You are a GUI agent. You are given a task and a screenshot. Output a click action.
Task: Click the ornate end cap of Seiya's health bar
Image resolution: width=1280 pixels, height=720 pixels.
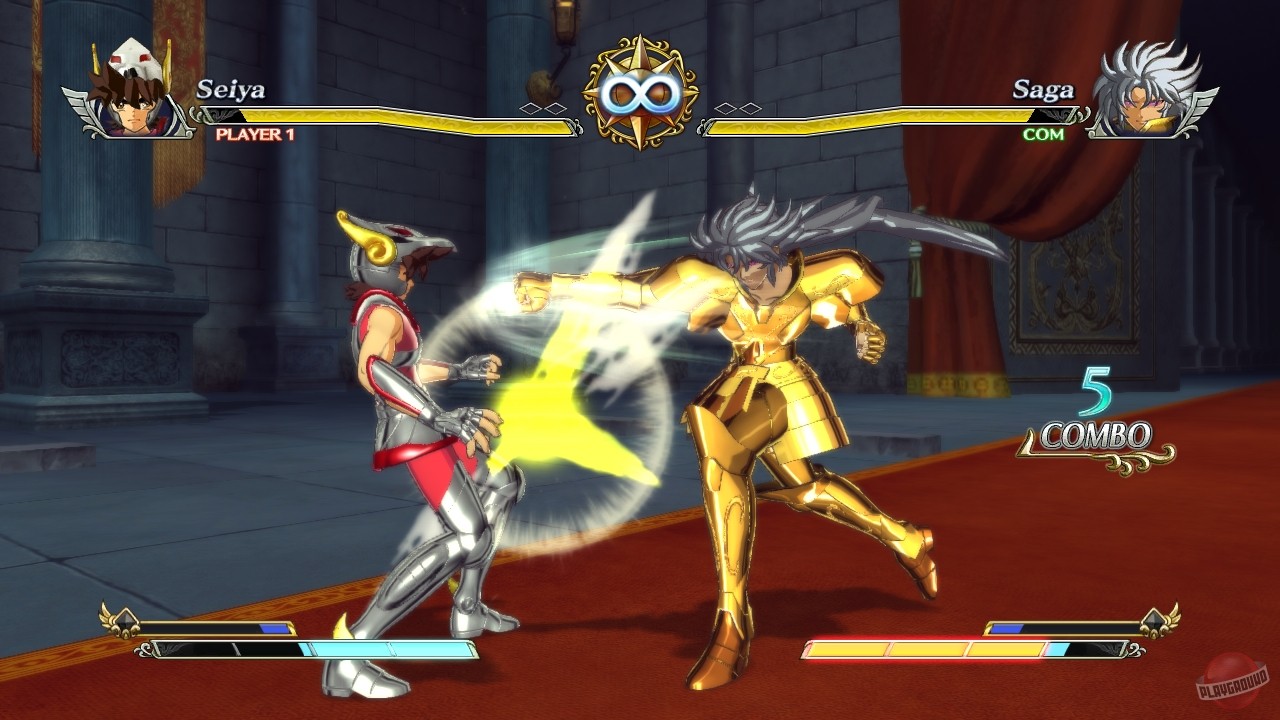pyautogui.click(x=577, y=125)
